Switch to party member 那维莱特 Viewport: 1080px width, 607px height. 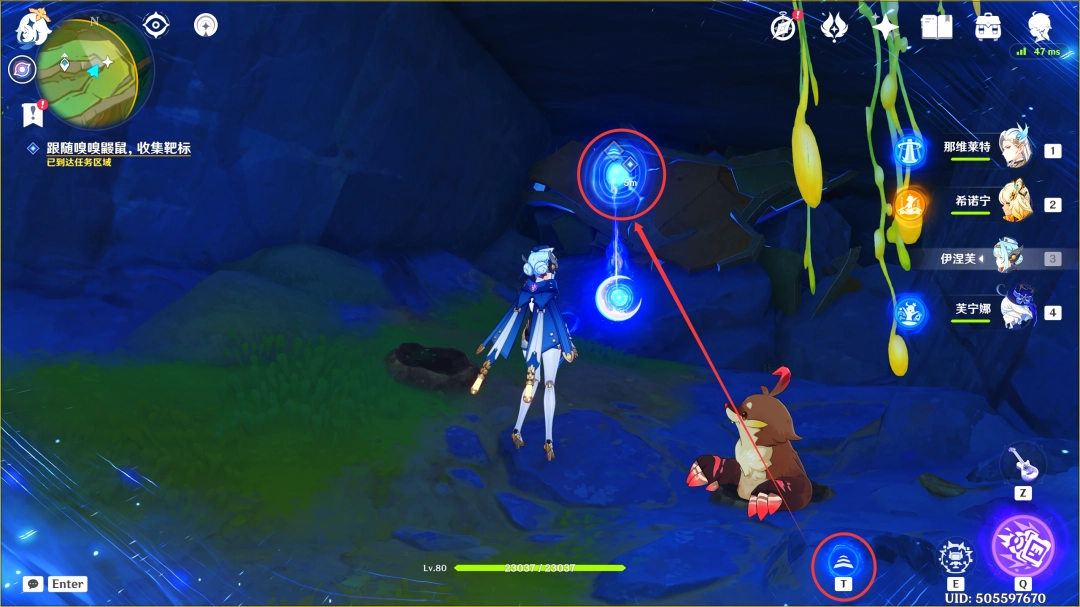tap(1012, 150)
